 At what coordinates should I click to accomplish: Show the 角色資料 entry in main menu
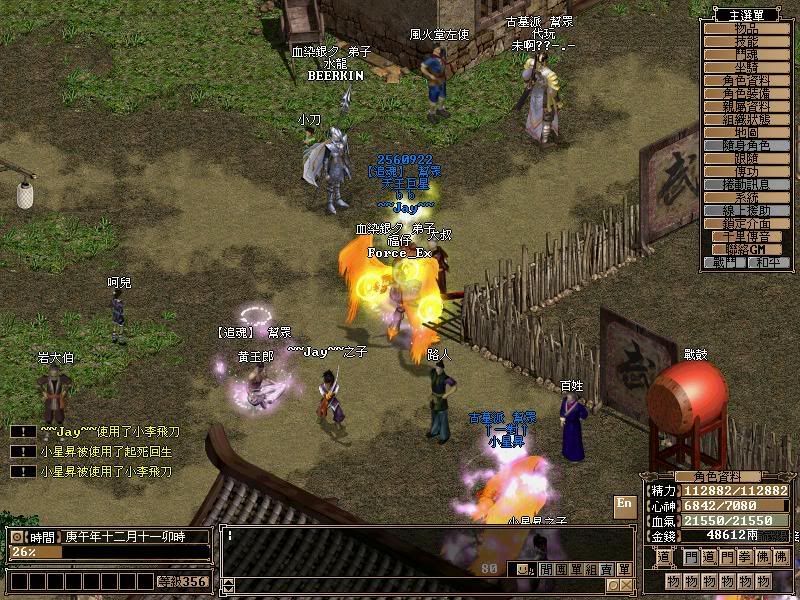coord(747,81)
